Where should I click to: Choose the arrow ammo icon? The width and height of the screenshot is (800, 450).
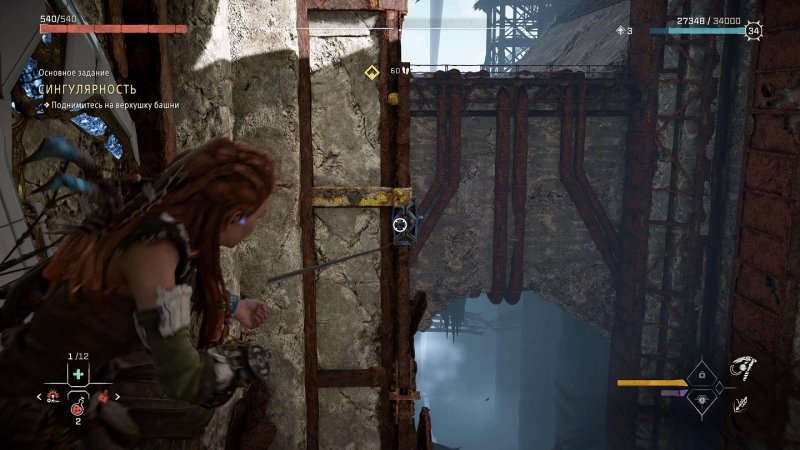pyautogui.click(x=742, y=404)
